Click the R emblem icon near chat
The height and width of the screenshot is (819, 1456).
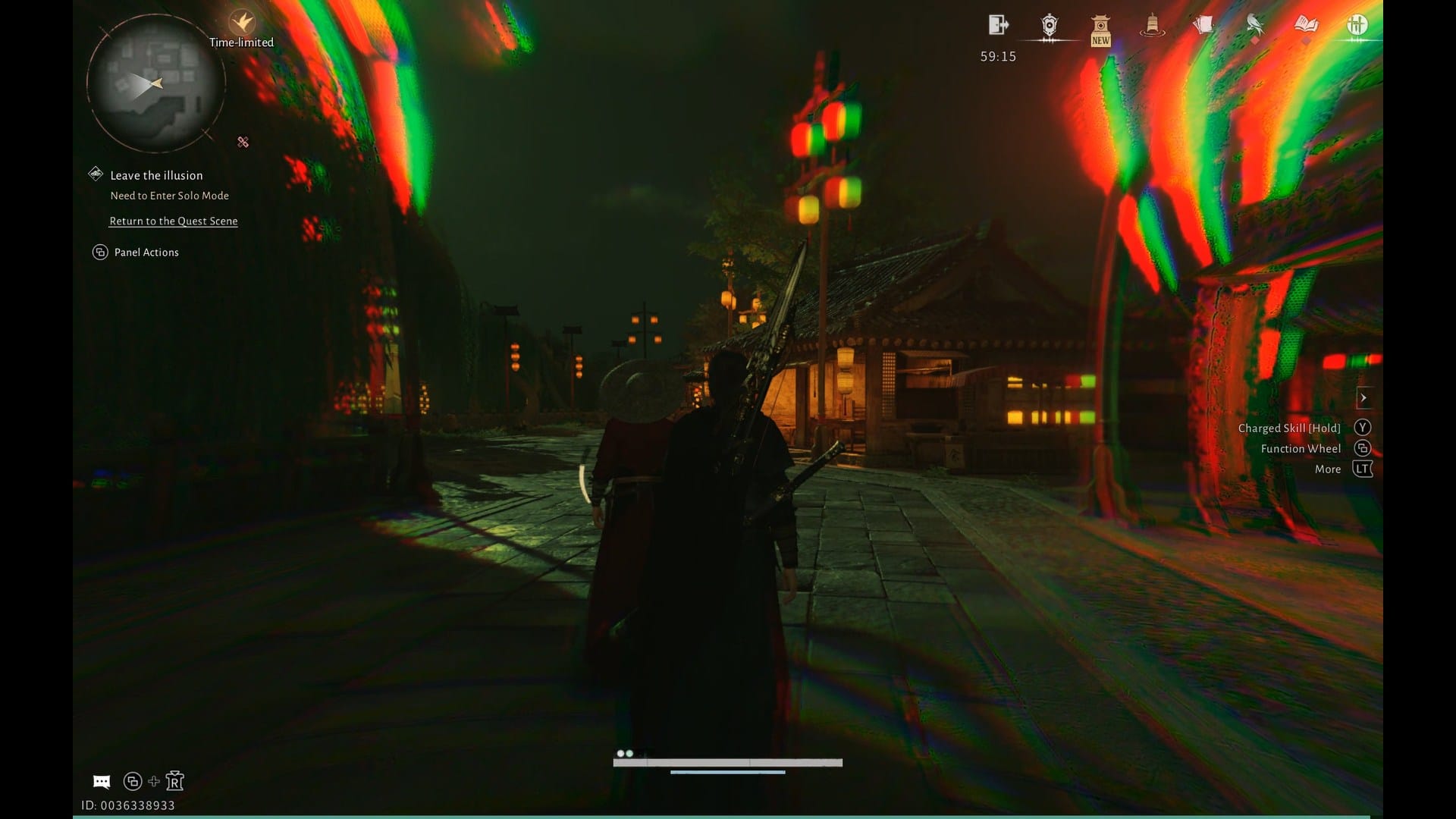[x=175, y=781]
